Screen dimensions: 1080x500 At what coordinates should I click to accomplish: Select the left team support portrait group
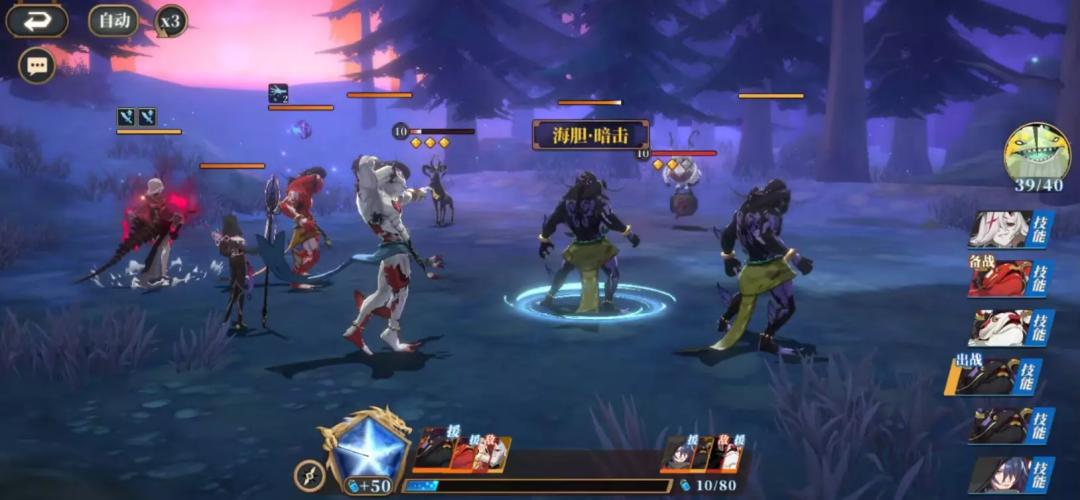point(462,453)
